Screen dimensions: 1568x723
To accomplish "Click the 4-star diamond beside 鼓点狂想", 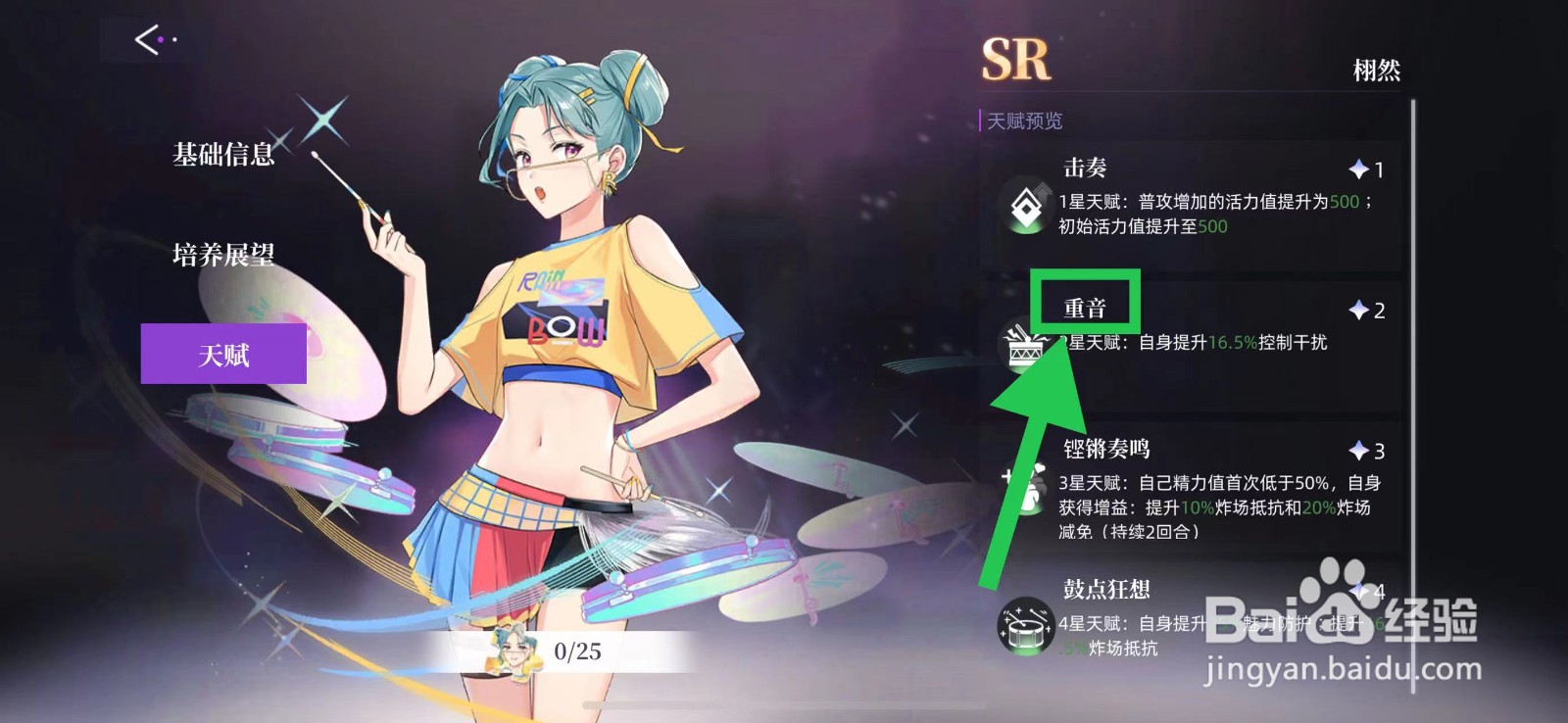I will click(1358, 592).
